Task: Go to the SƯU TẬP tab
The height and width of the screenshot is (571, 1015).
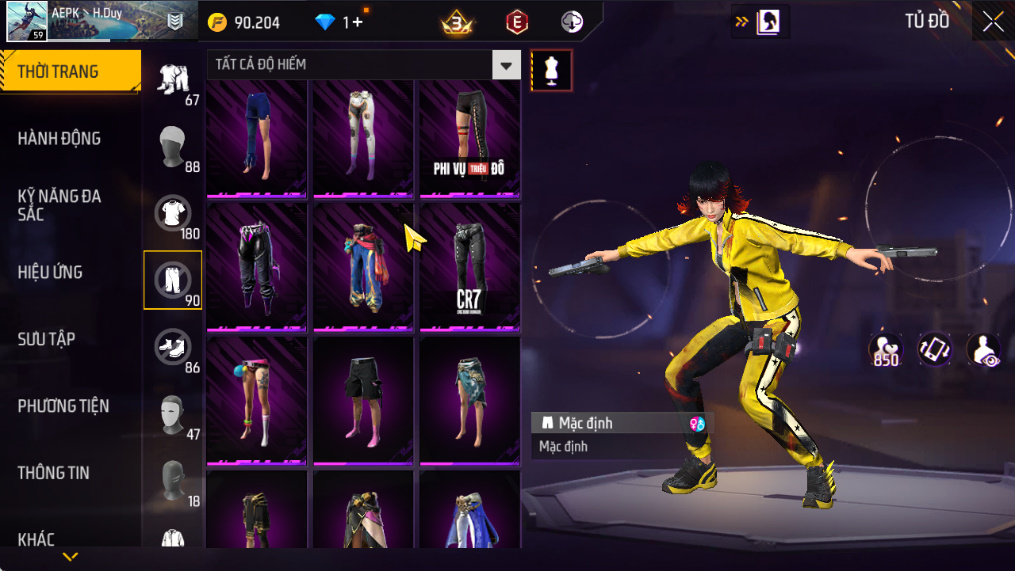Action: [x=46, y=339]
